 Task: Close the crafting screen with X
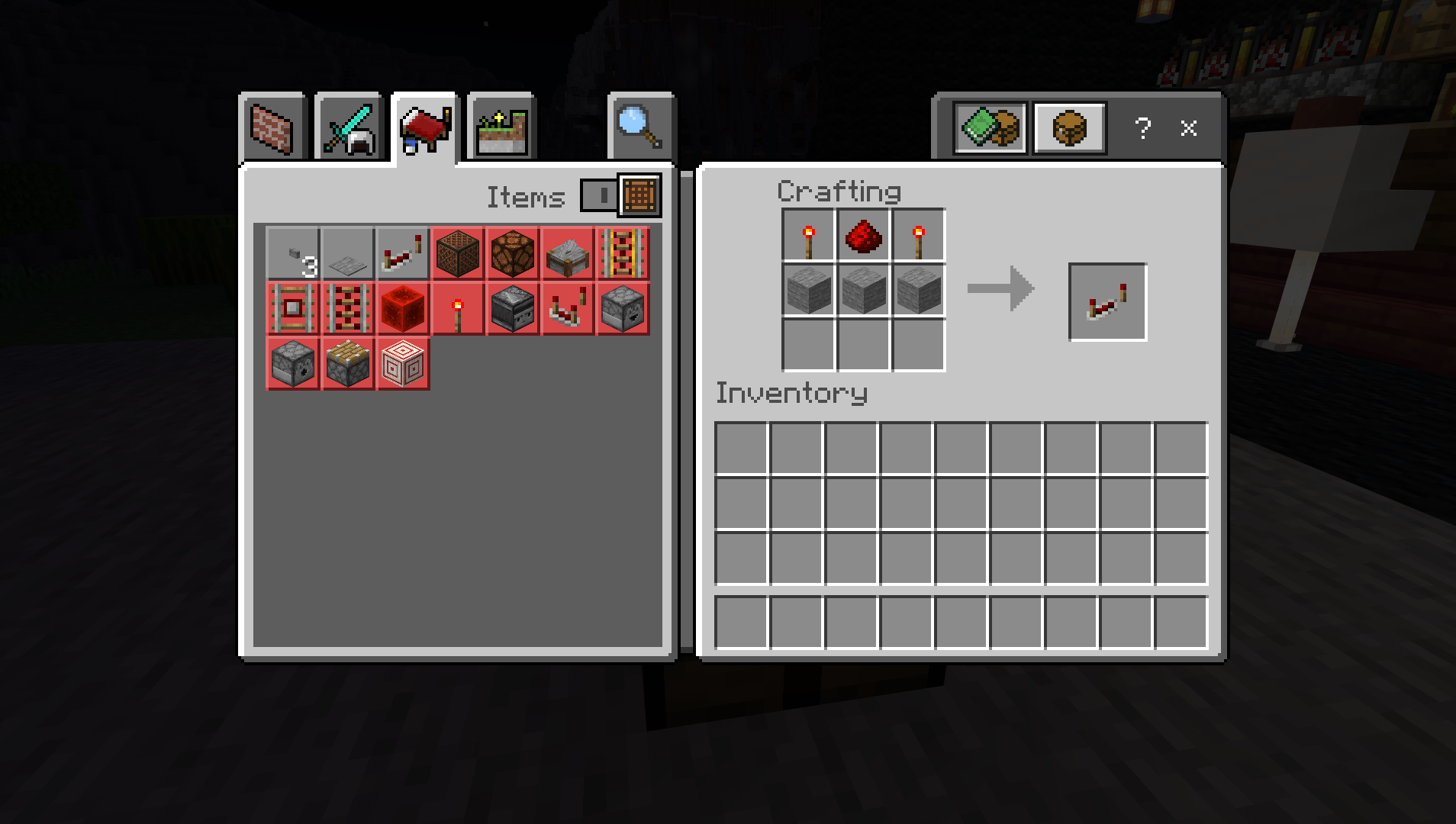[x=1187, y=130]
